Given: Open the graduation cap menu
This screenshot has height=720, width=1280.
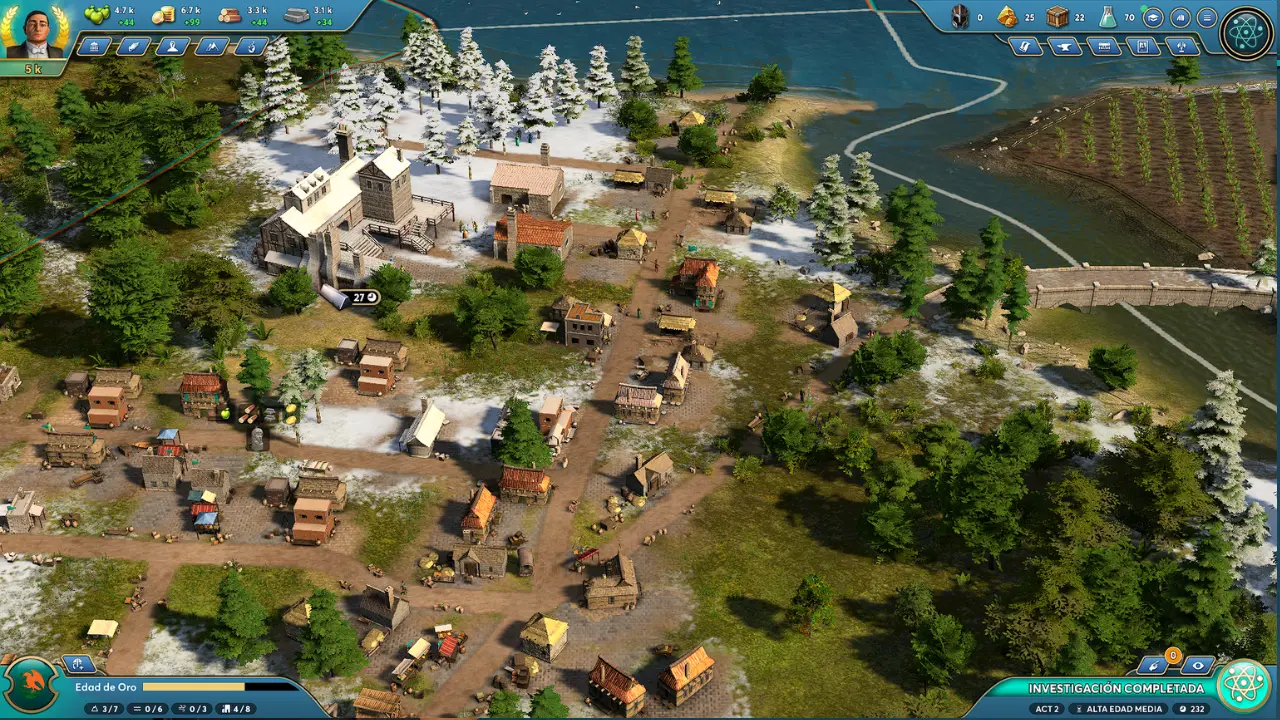Looking at the screenshot, I should [1153, 17].
